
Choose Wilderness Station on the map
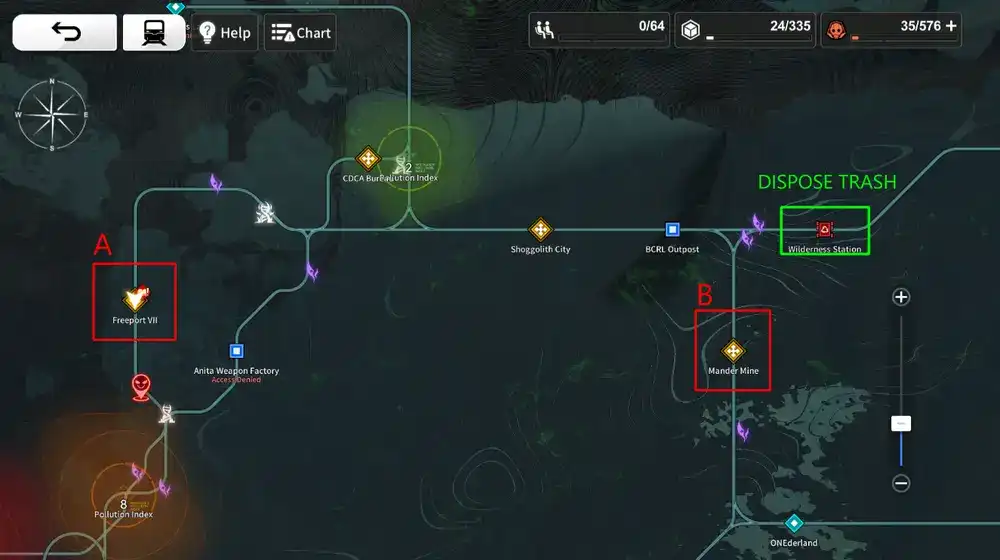[824, 229]
